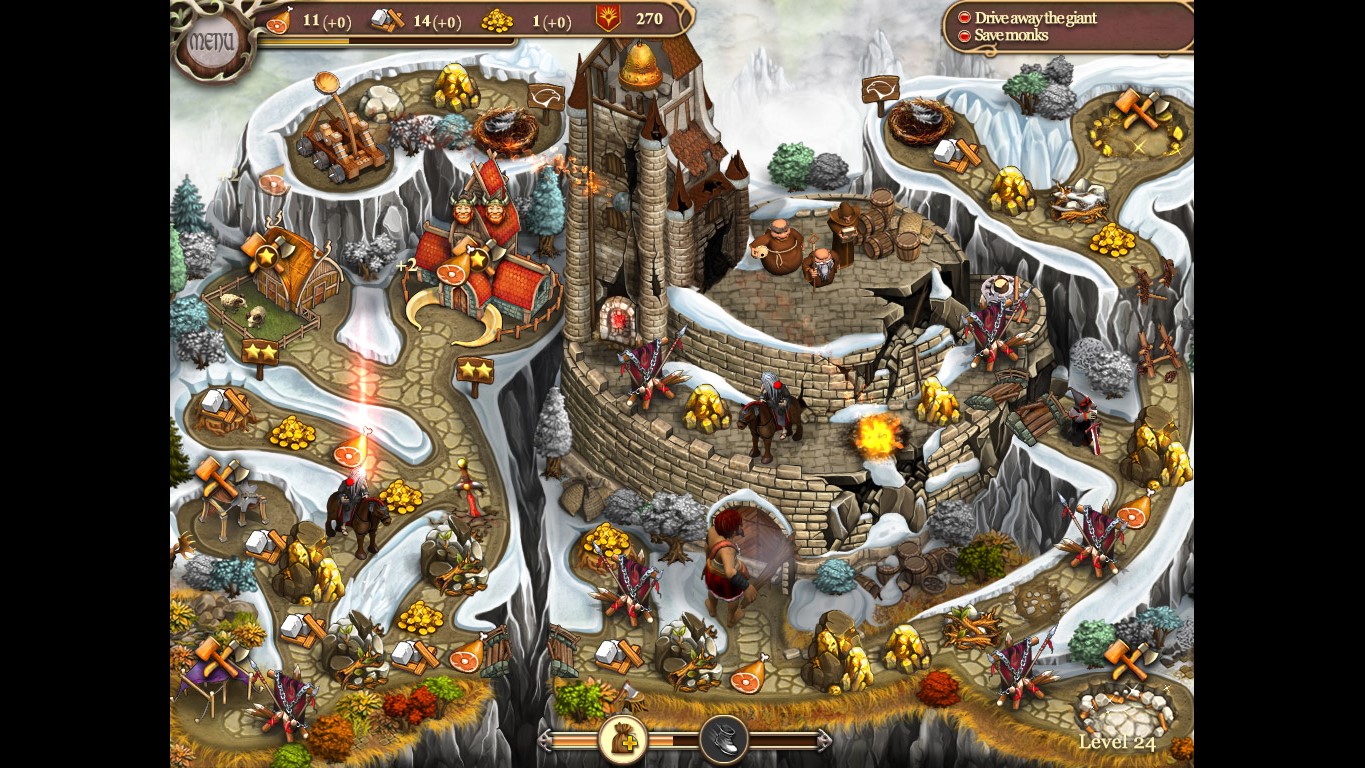Click the eagle signpost beside the right bird nest

[x=880, y=90]
